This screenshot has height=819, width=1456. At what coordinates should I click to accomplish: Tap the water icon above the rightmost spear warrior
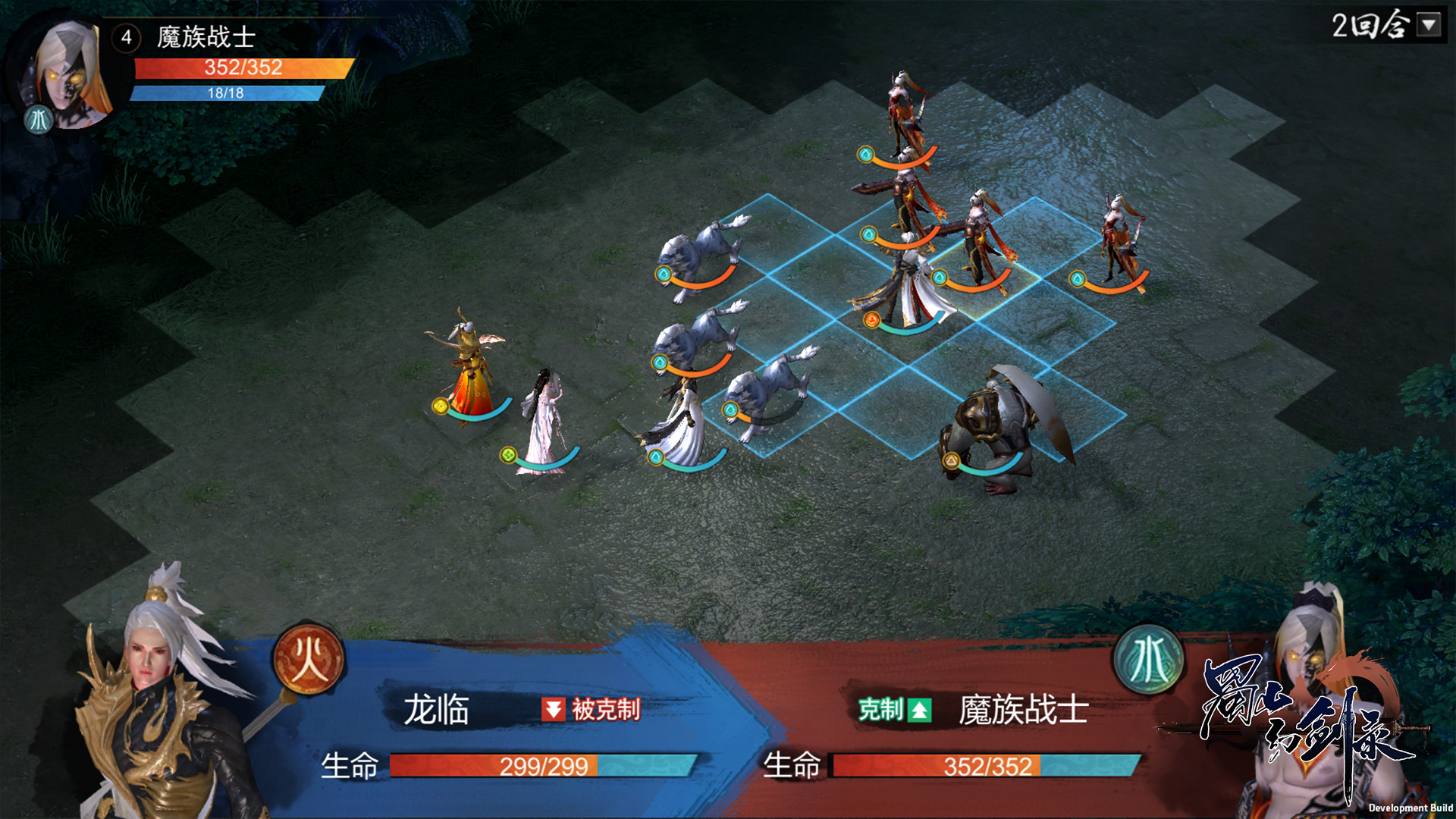1078,278
